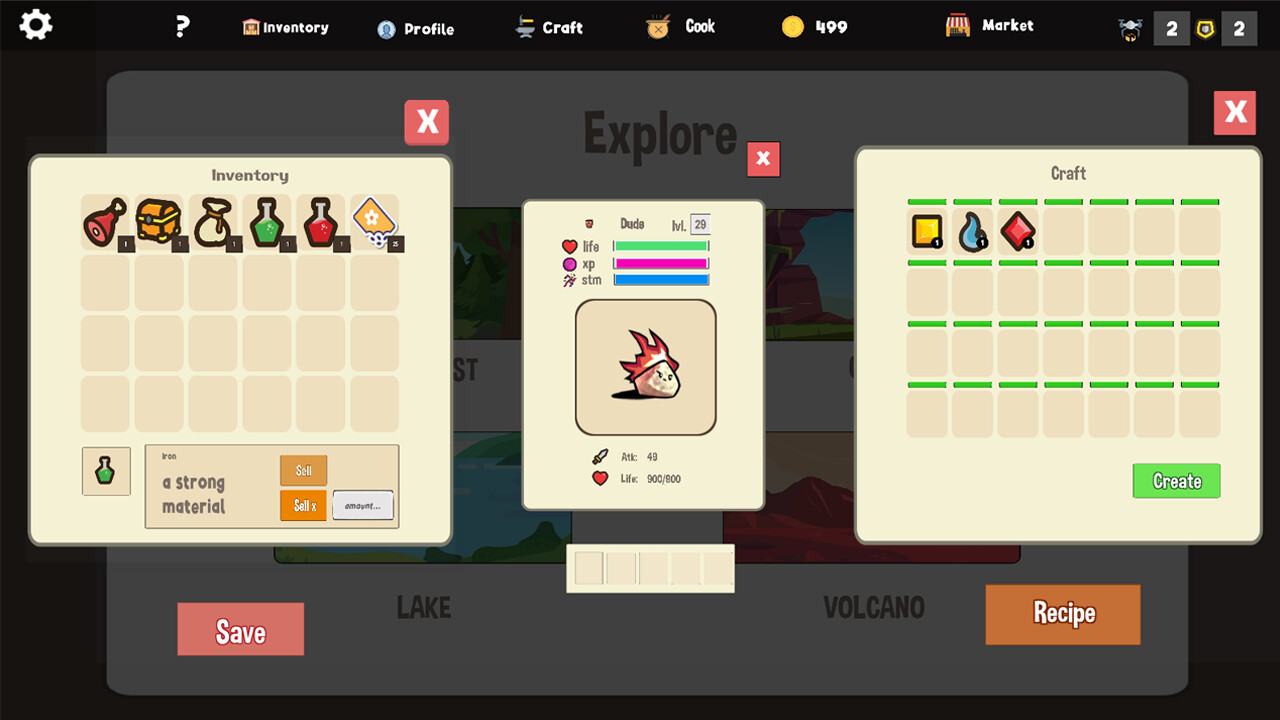Select the meat item in the inventory
The width and height of the screenshot is (1280, 720).
click(105, 222)
